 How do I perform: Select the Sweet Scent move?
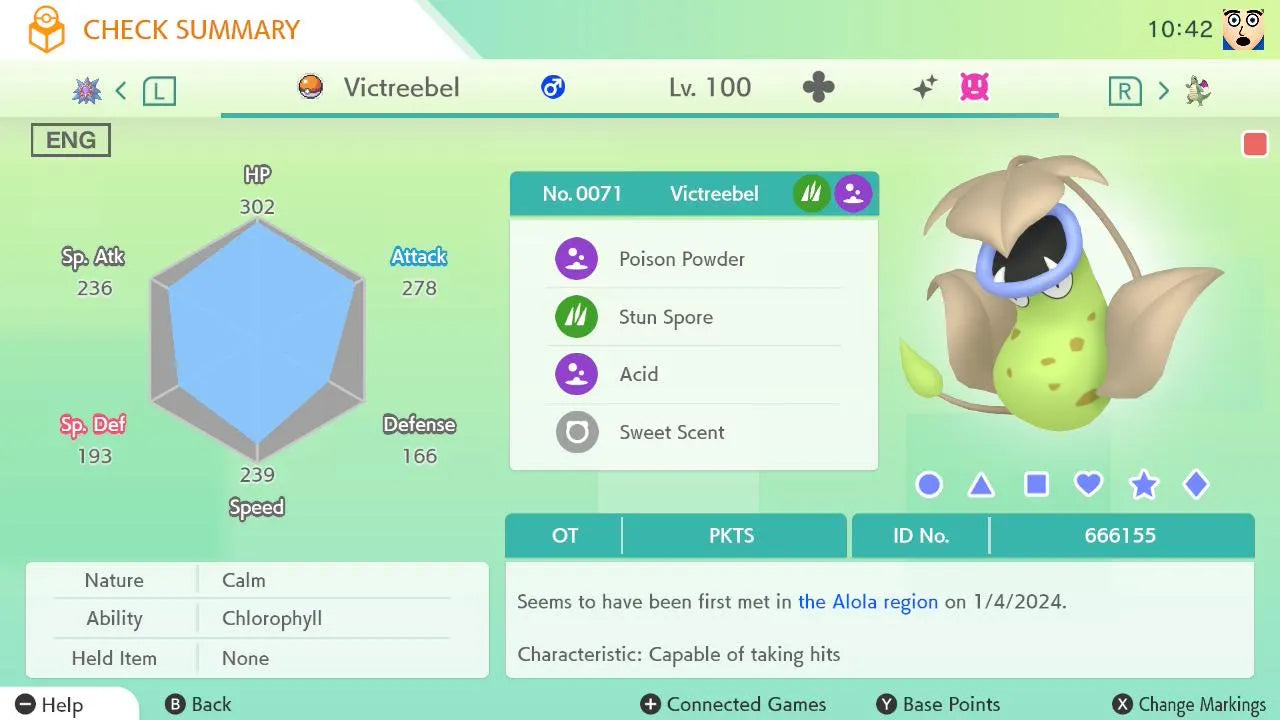(693, 432)
